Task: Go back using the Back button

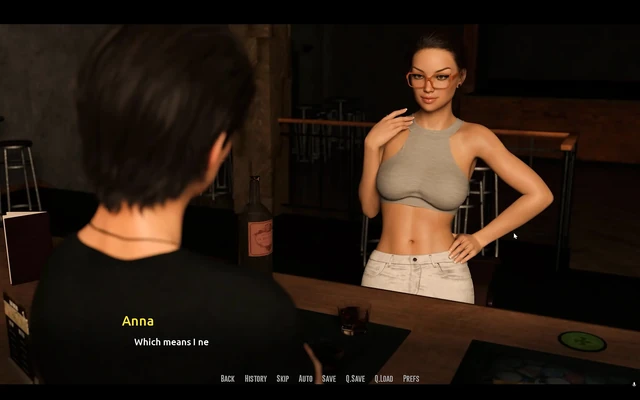Action: 228,379
